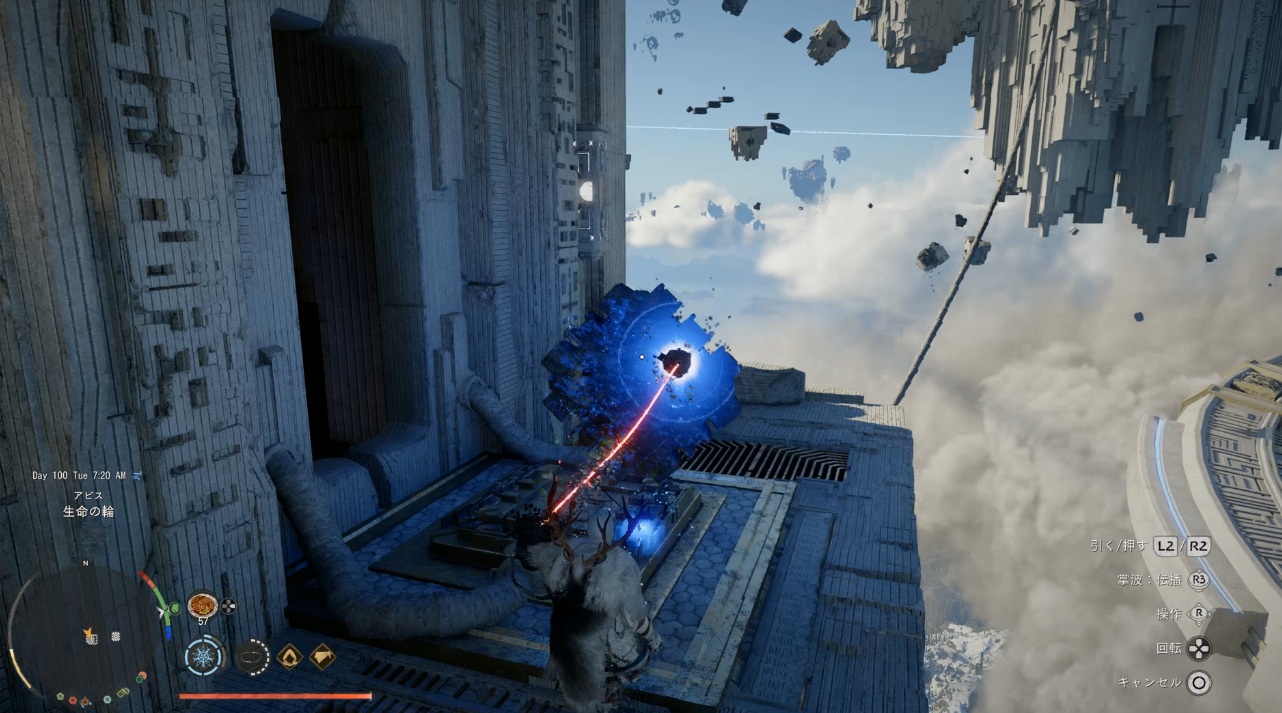This screenshot has width=1282, height=713.
Task: Select the dashed-ring empty skill slot
Action: [252, 657]
